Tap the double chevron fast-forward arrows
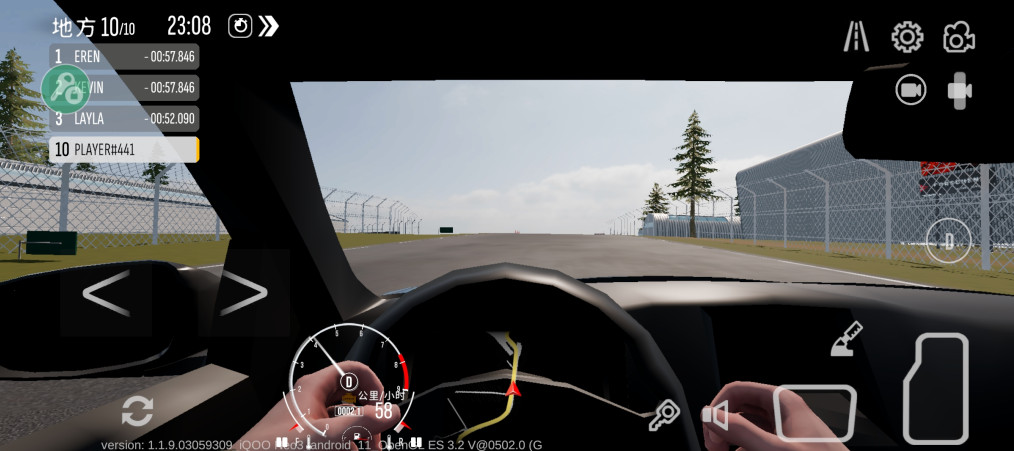 coord(268,26)
